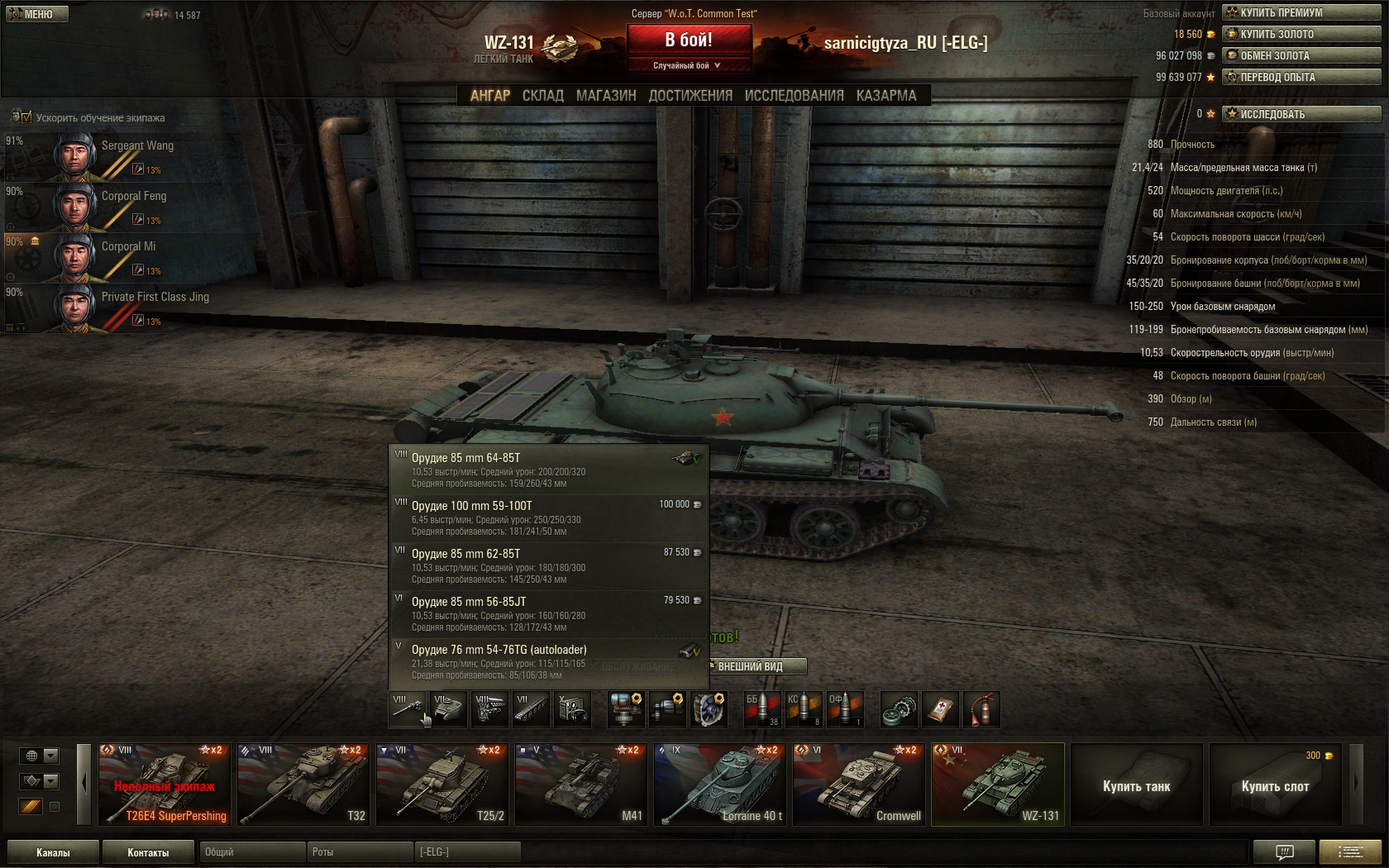1389x868 pixels.
Task: Choose the Орудие 85 mm 62-85T gun
Action: click(x=549, y=566)
